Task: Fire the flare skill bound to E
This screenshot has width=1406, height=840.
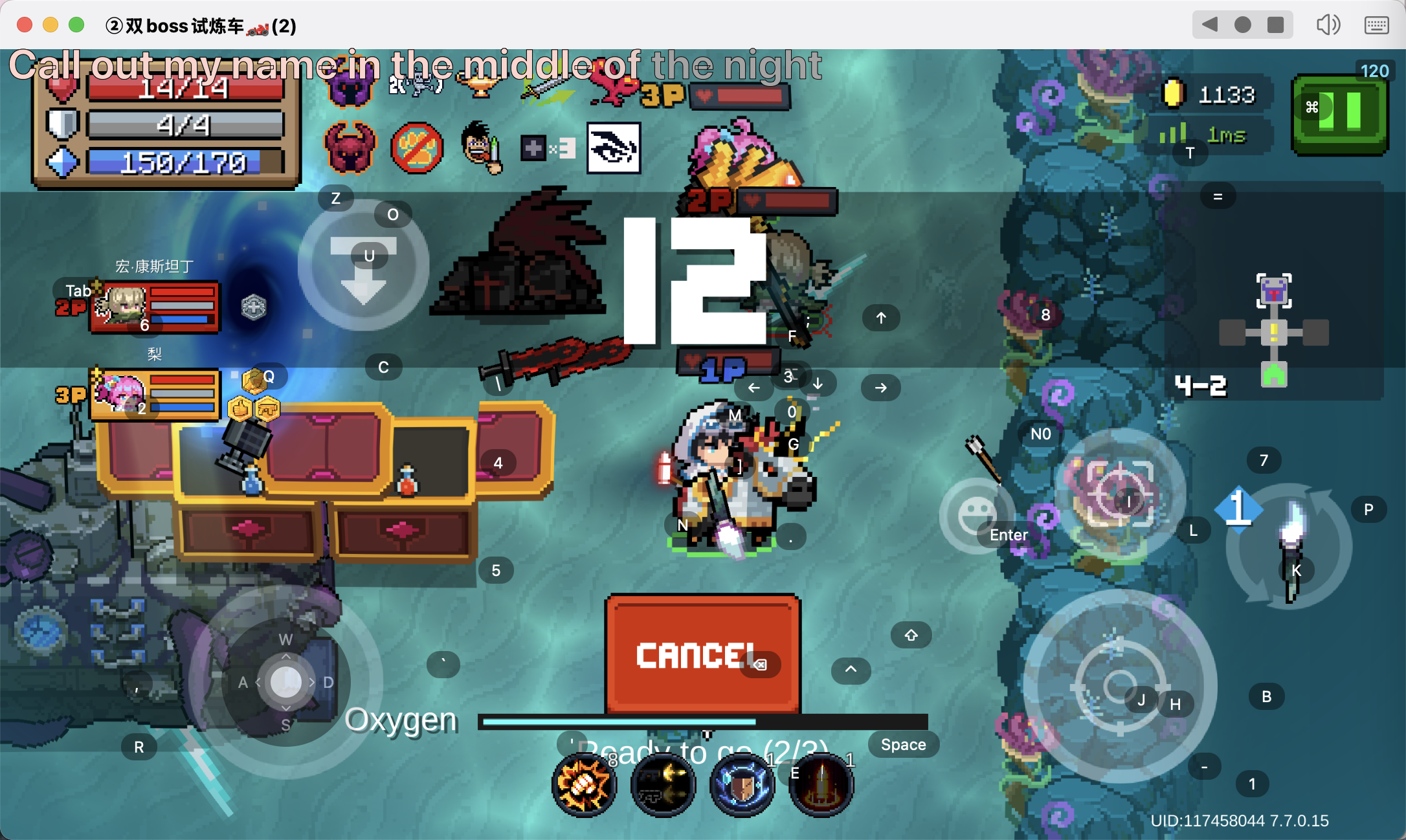Action: (821, 785)
